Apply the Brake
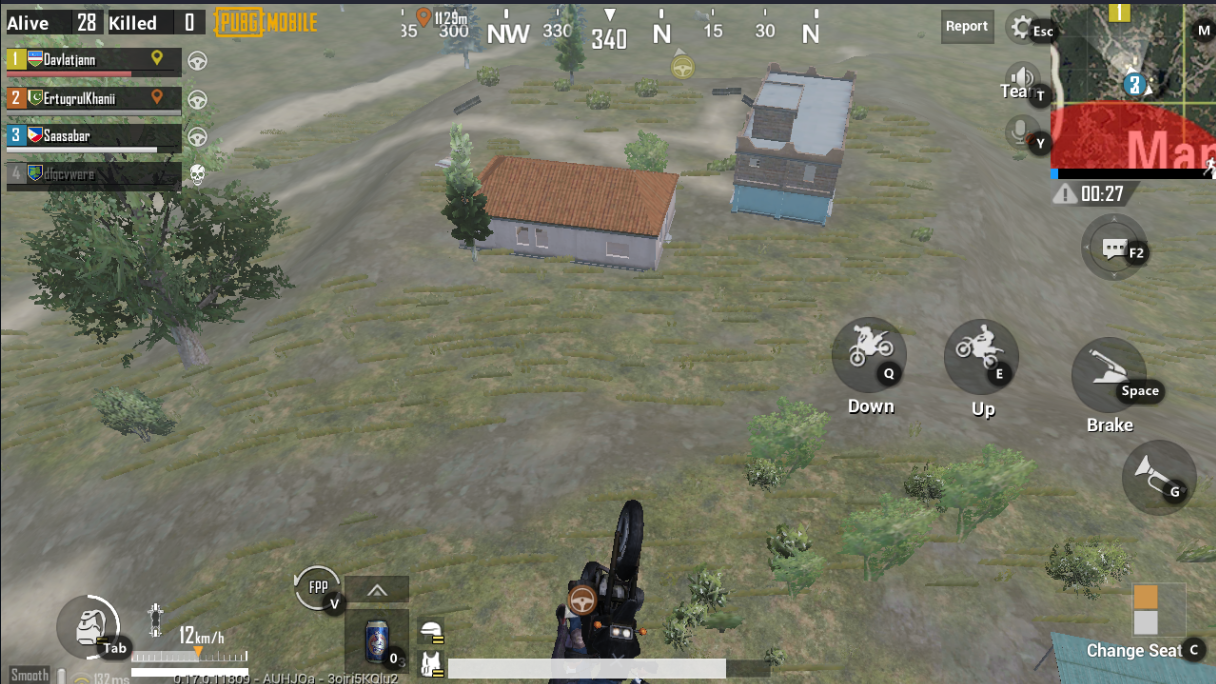This screenshot has width=1216, height=684. point(1108,375)
